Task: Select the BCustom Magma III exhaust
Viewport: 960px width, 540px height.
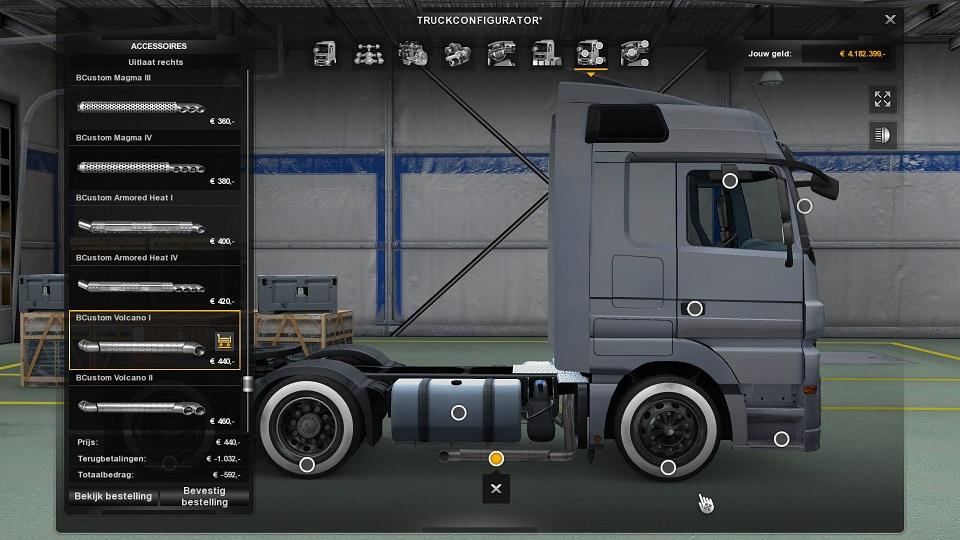Action: pyautogui.click(x=154, y=107)
